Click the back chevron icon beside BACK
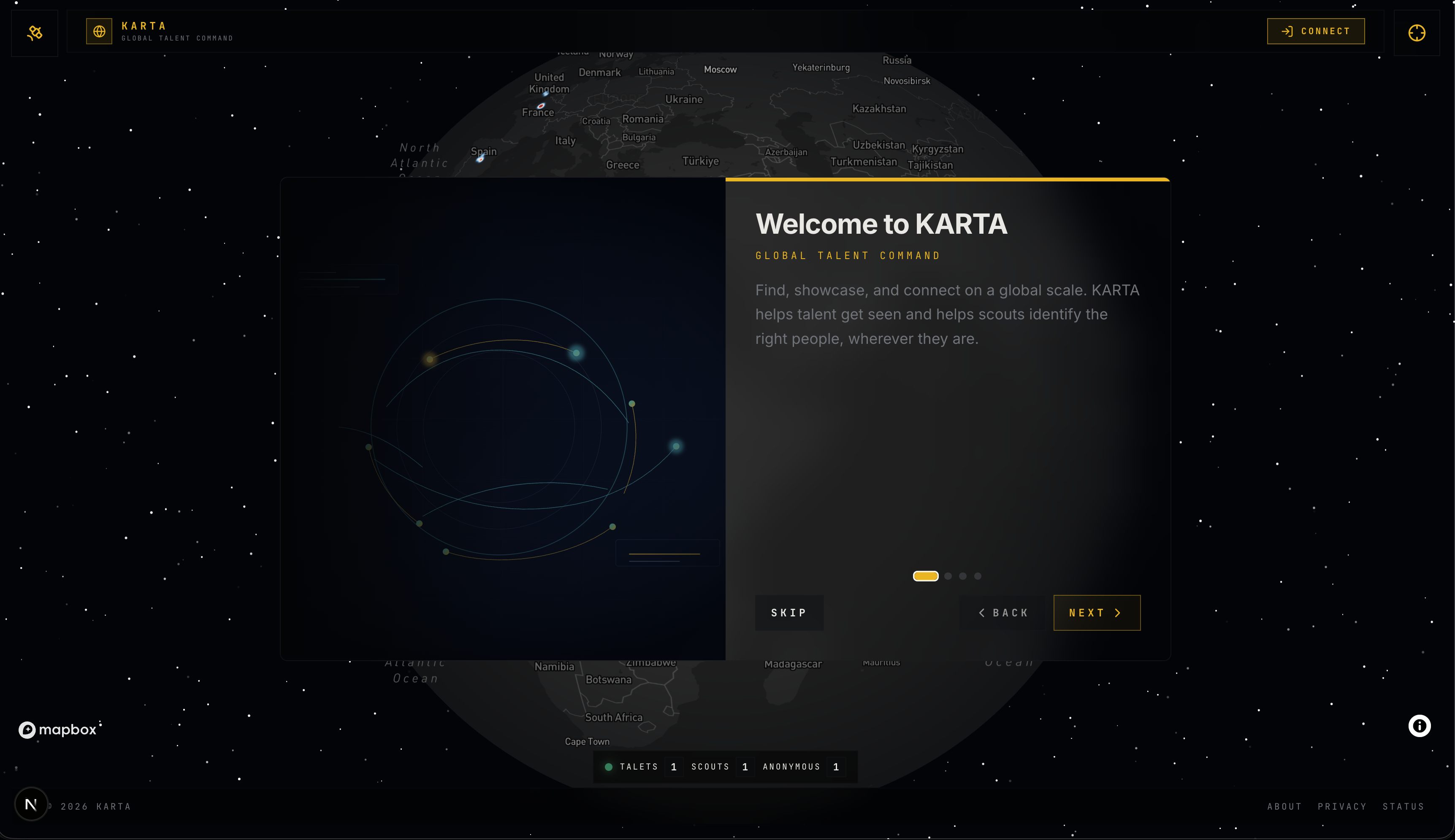This screenshot has height=840, width=1455. coord(982,613)
